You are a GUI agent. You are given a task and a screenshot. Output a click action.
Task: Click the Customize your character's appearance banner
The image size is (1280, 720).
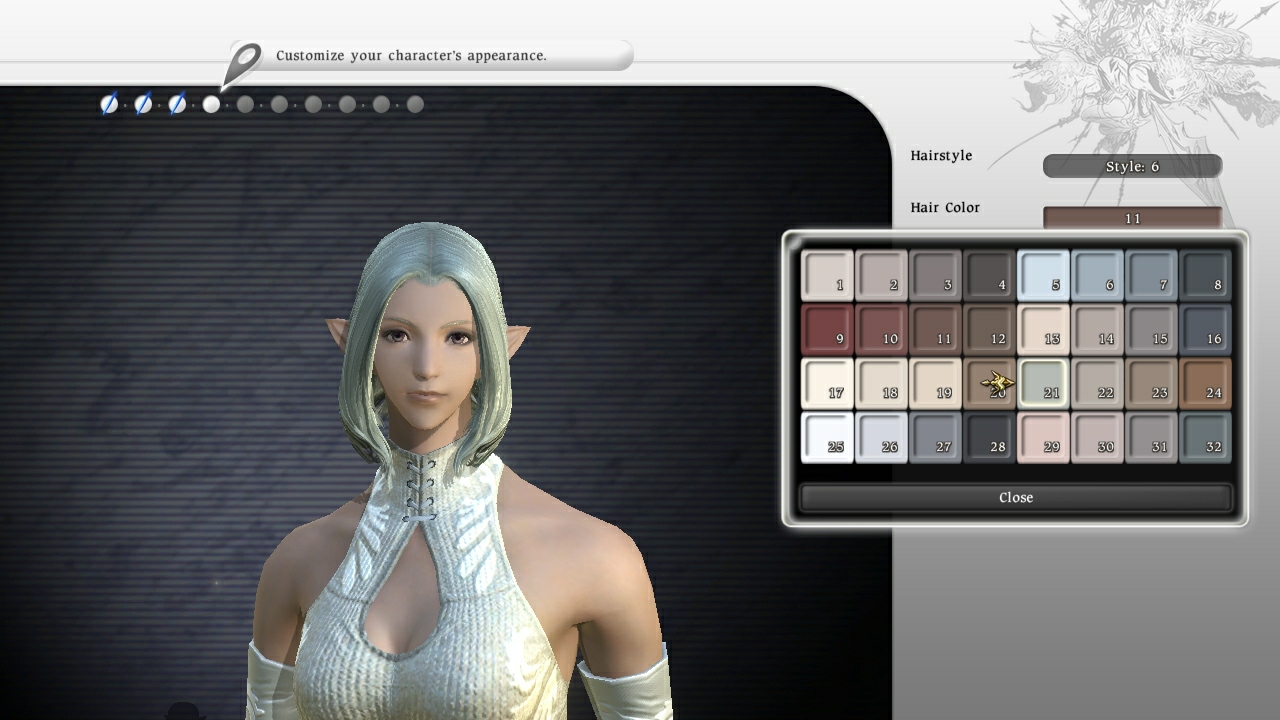click(440, 56)
